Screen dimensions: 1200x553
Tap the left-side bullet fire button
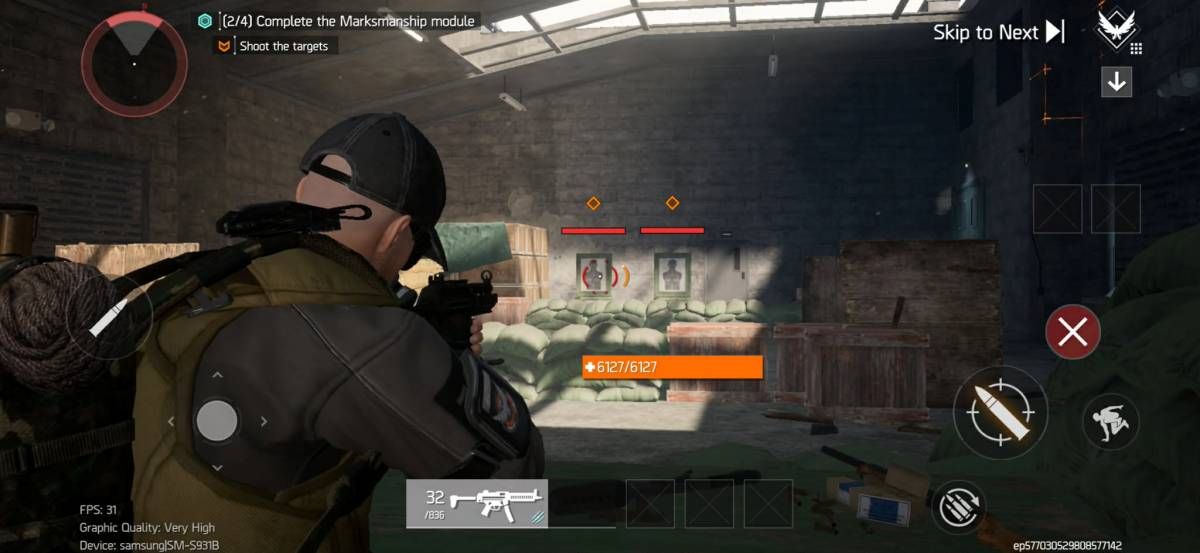(109, 317)
